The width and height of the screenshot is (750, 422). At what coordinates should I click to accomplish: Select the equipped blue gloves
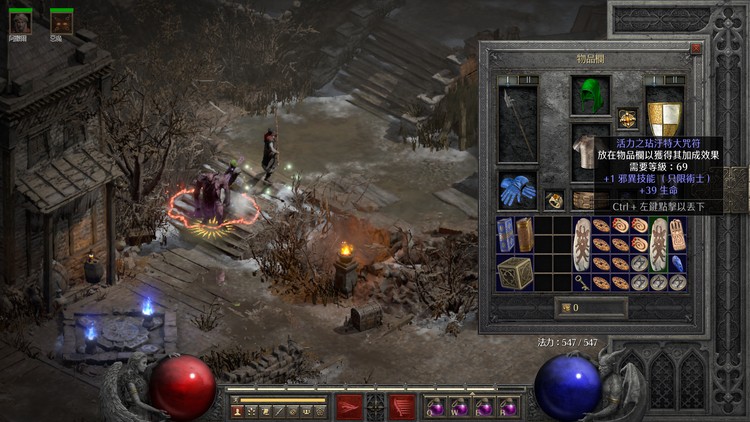tap(517, 189)
